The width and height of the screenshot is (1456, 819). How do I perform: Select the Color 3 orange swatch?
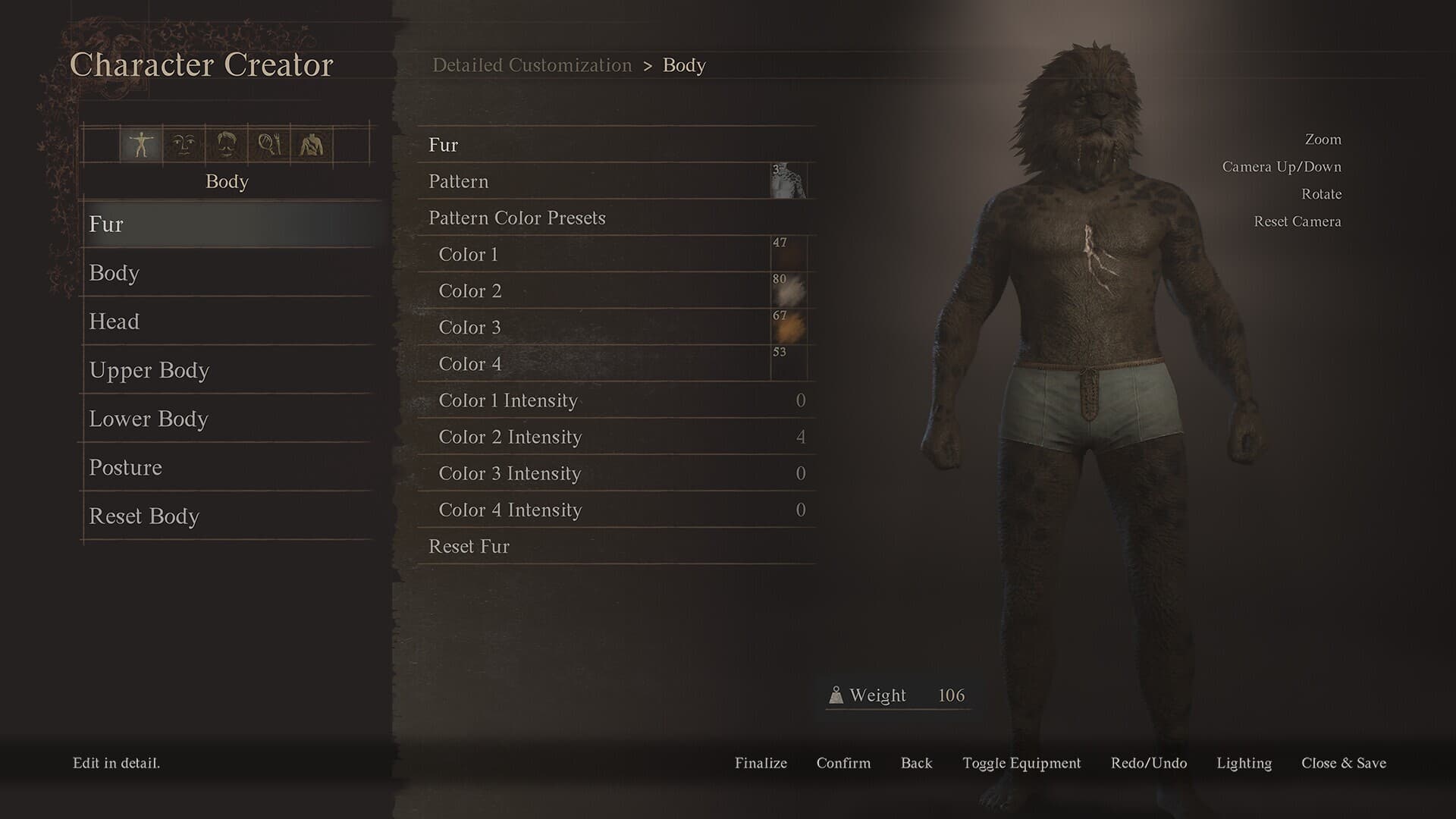point(789,328)
